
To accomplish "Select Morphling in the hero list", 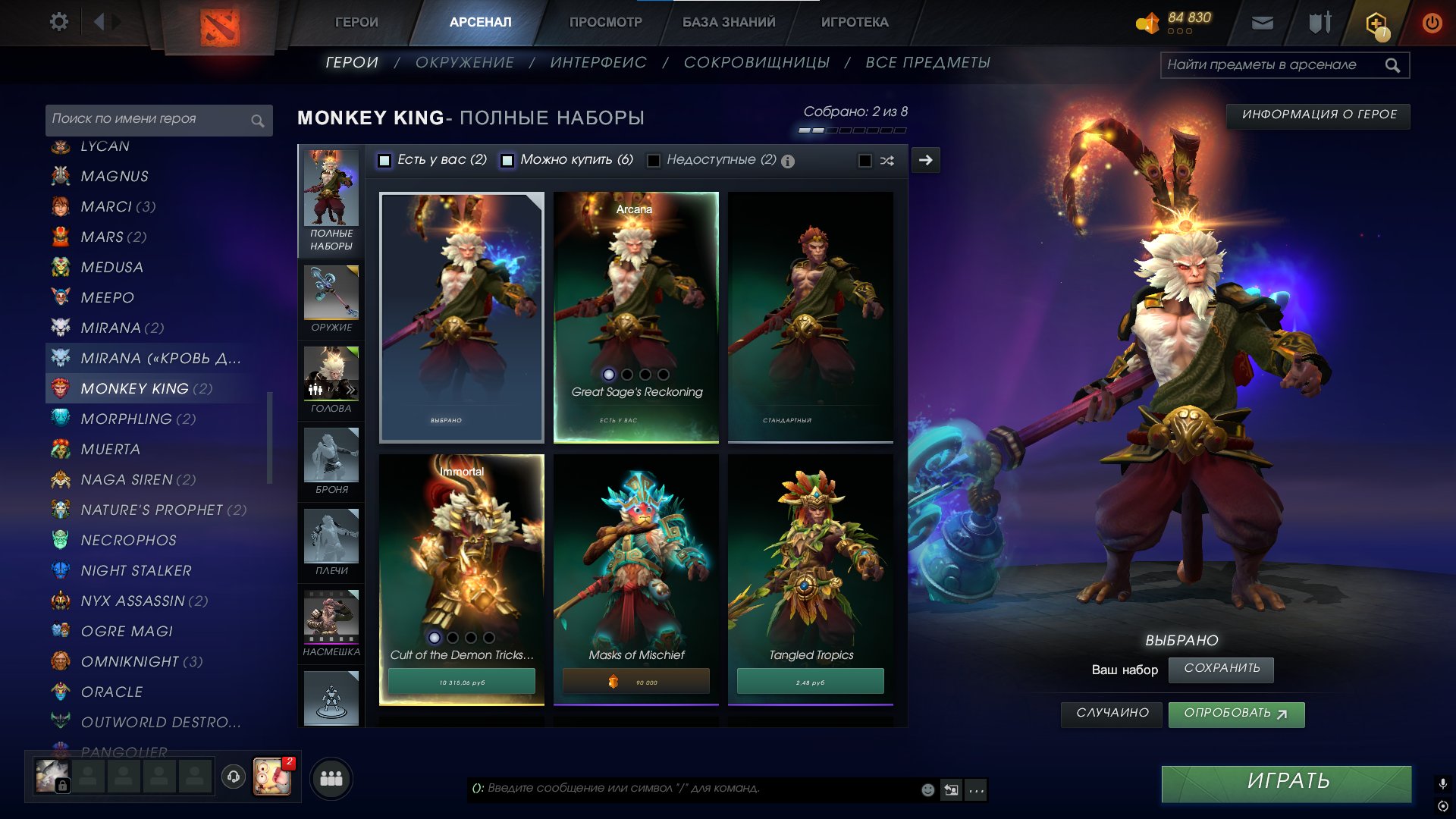I will pyautogui.click(x=127, y=419).
